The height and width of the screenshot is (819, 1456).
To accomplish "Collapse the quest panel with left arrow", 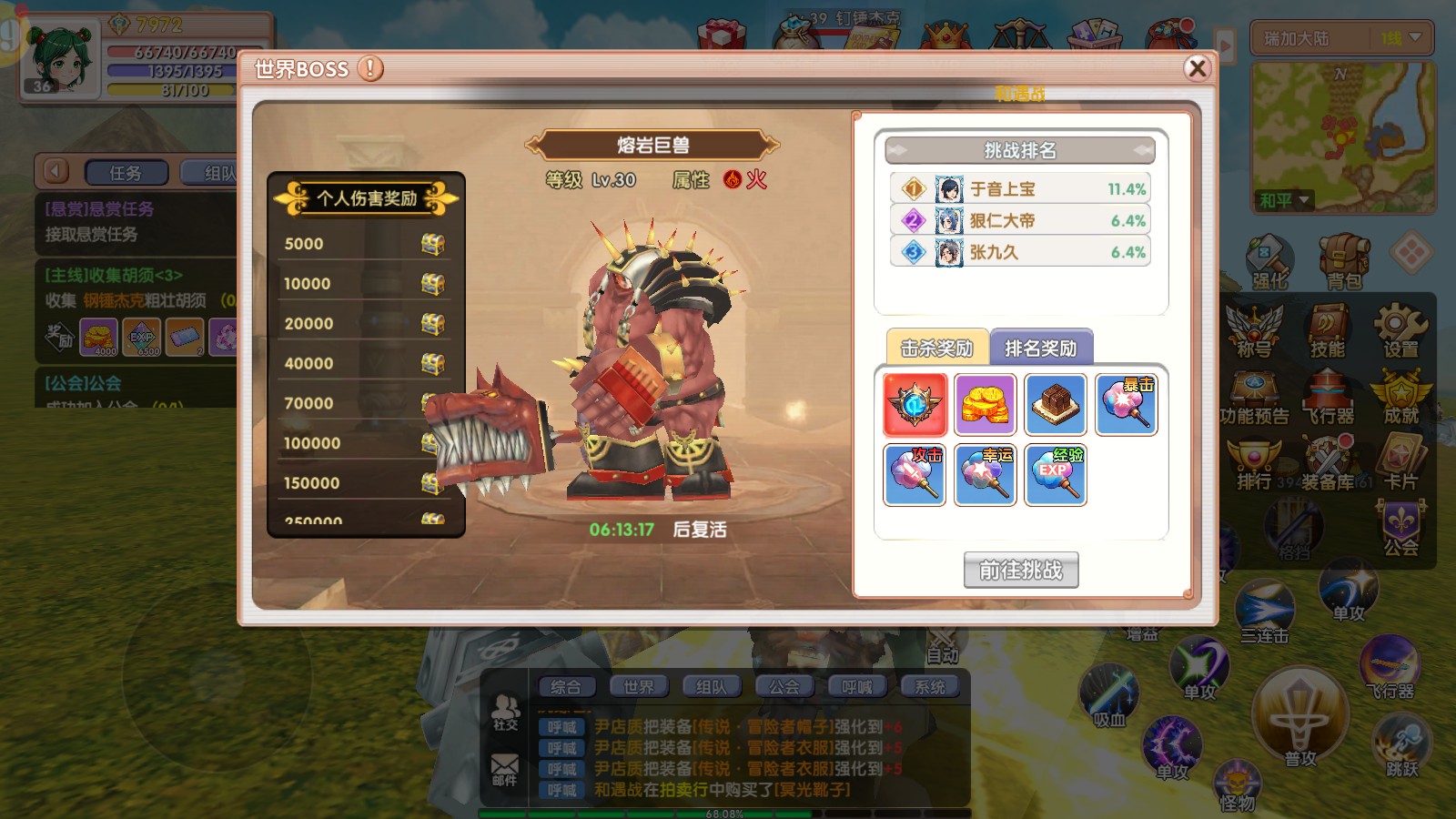I will [55, 170].
